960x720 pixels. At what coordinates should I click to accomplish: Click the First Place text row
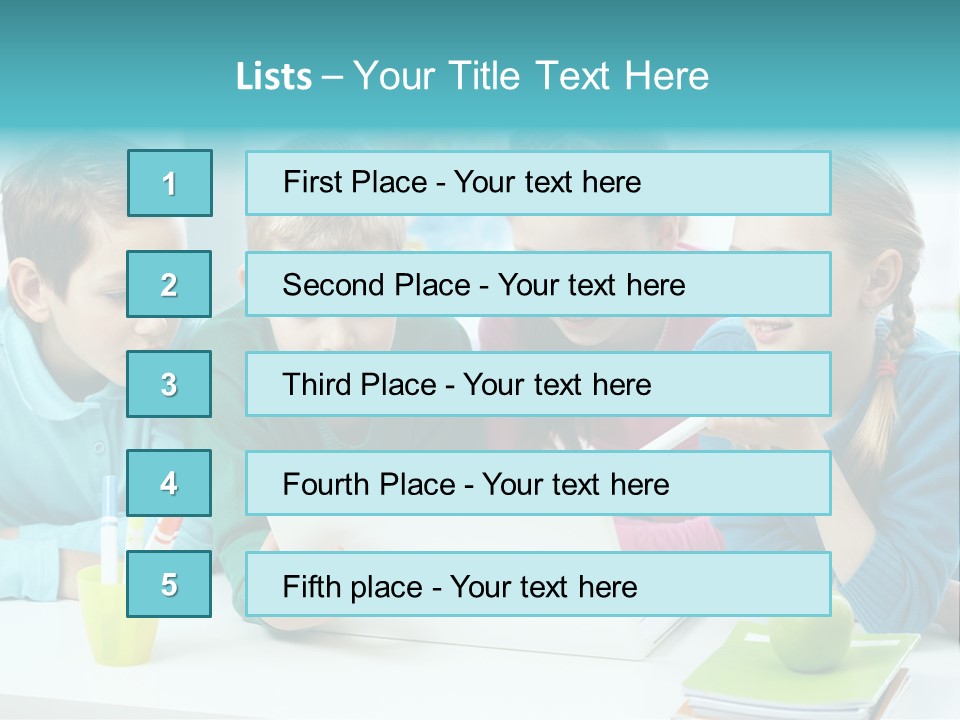pyautogui.click(x=538, y=183)
